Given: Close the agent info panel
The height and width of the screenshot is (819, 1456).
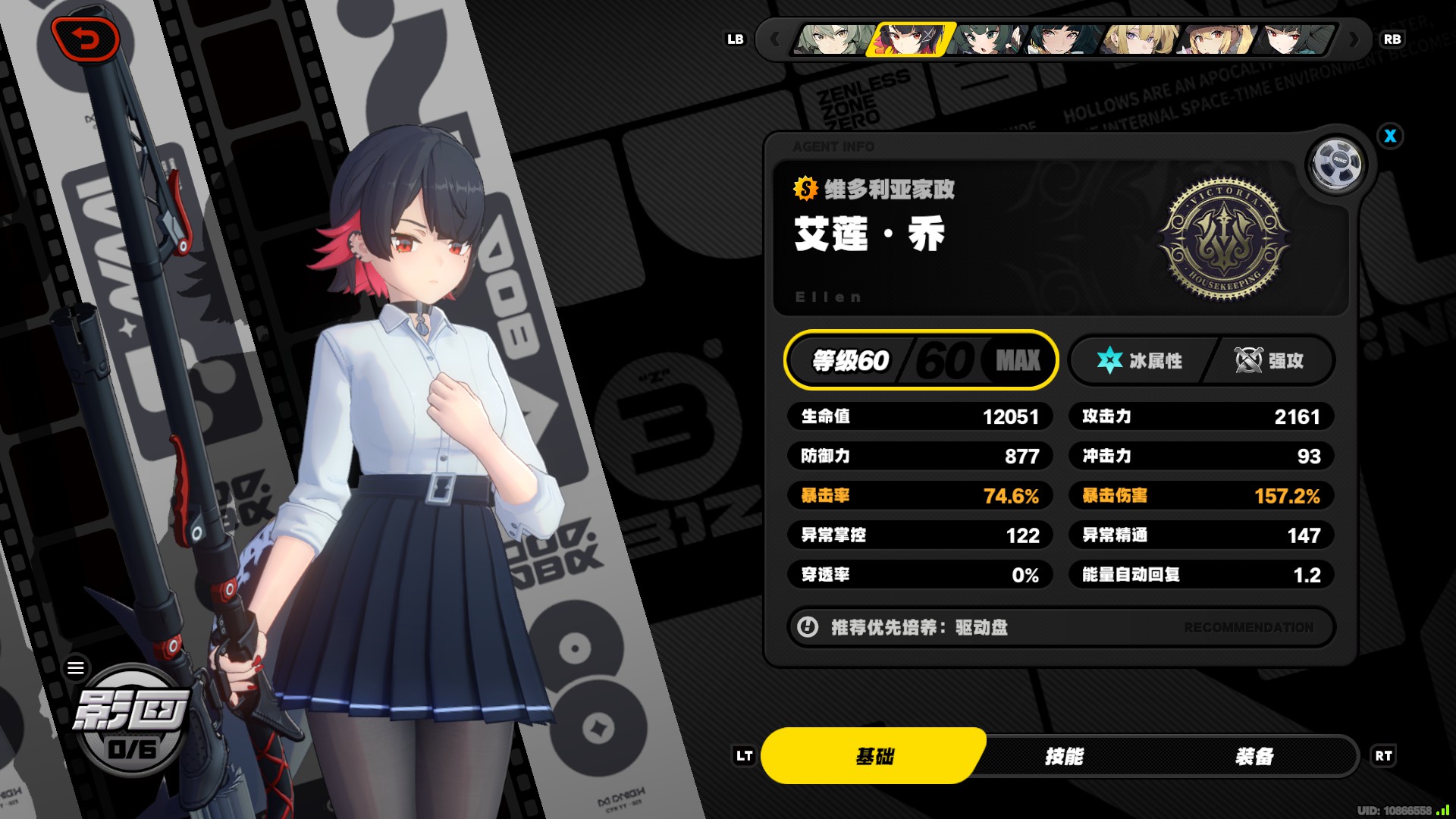Looking at the screenshot, I should (1390, 136).
